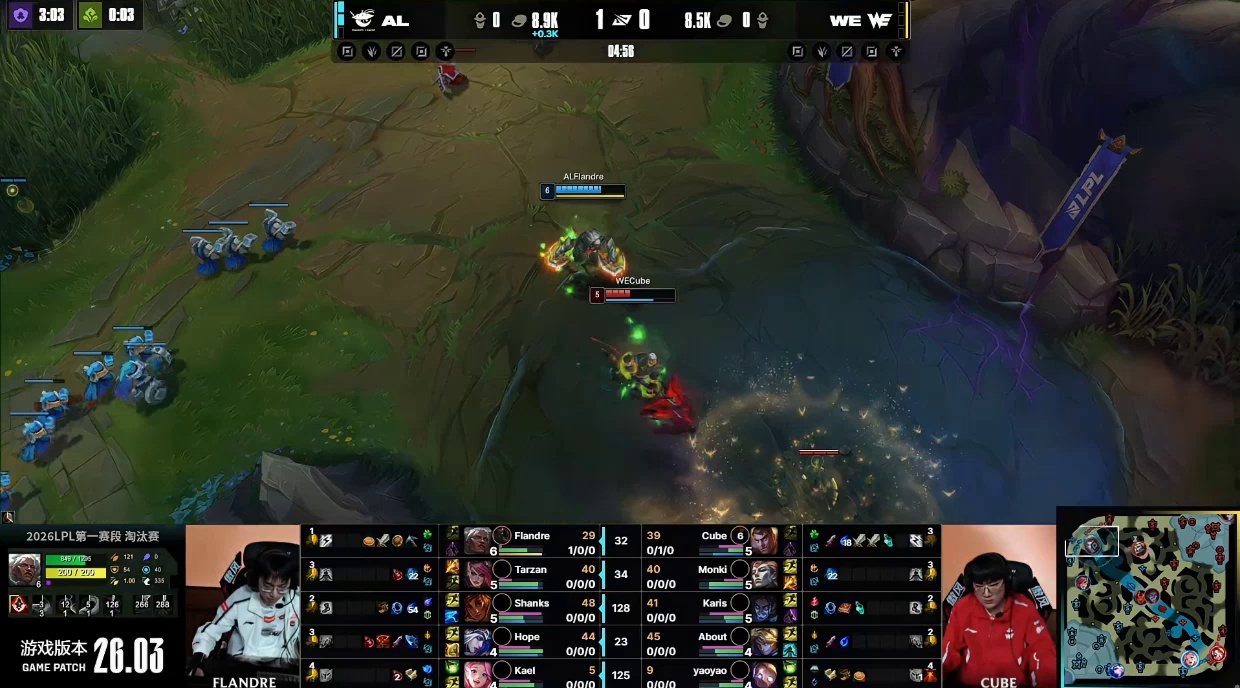Pick yaoyao's scoreboard entry
The width and height of the screenshot is (1240, 688).
point(710,675)
